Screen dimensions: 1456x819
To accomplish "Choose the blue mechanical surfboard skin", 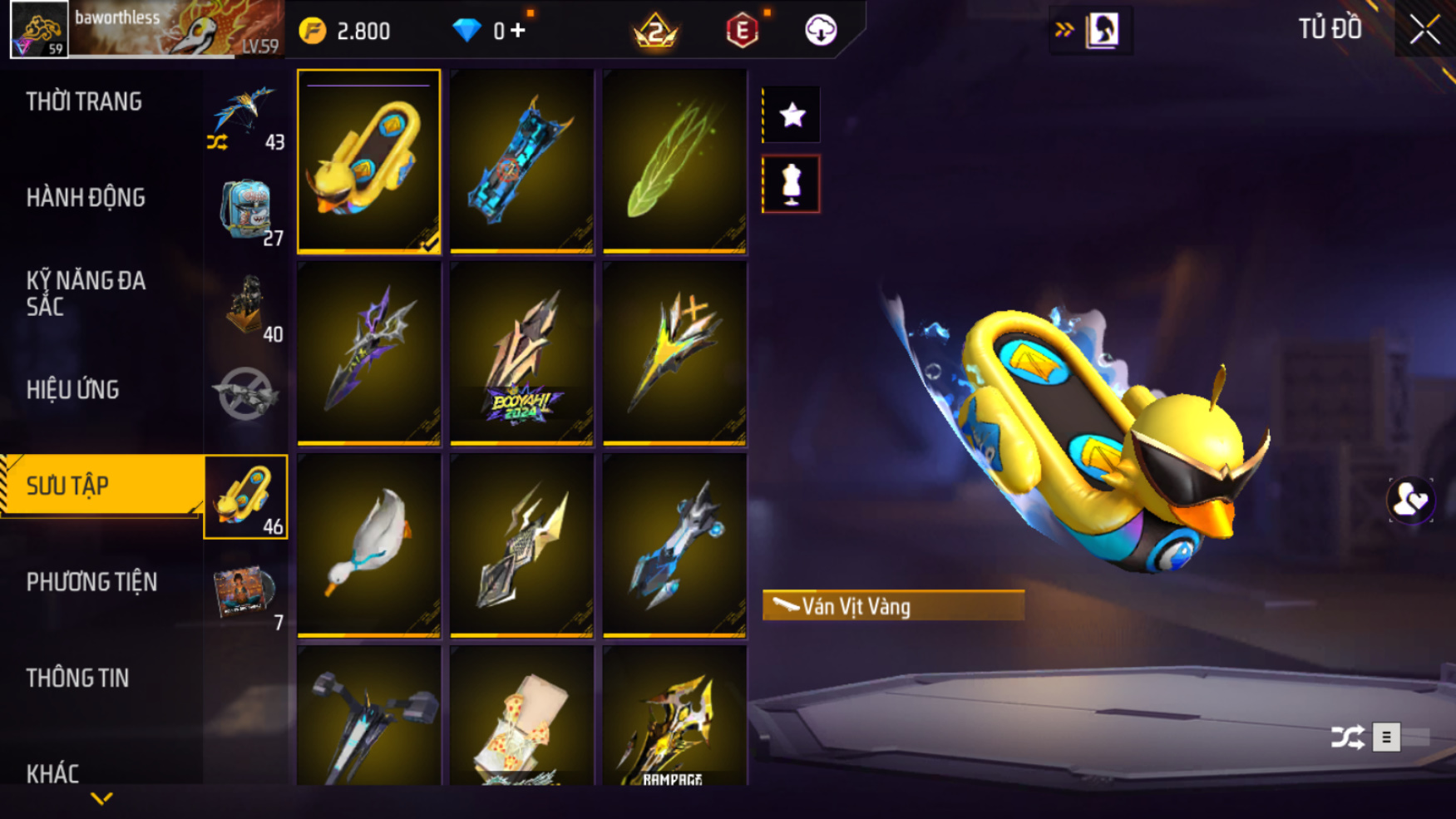I will 521,161.
